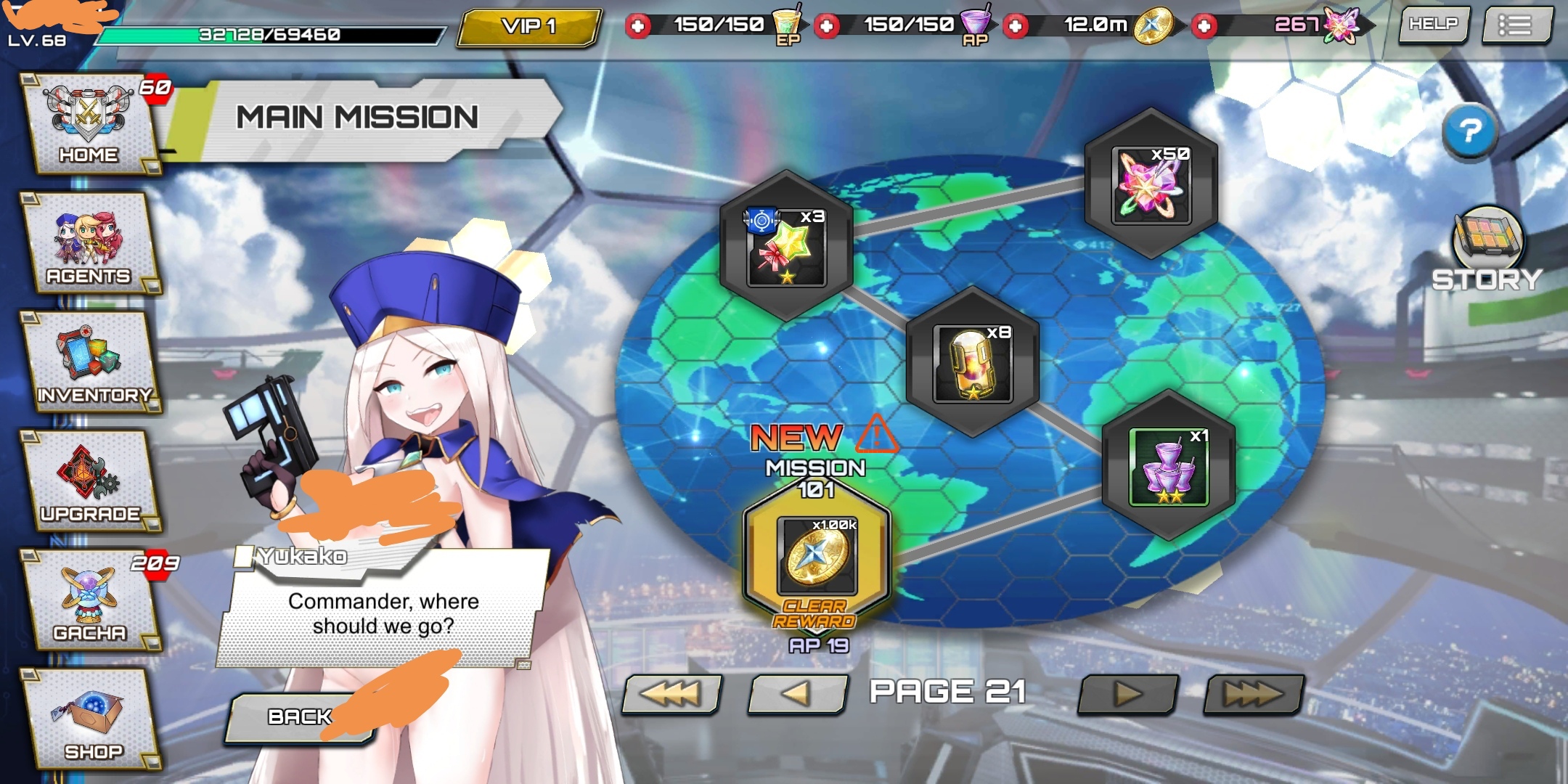Jump to the first mission page

click(x=672, y=694)
